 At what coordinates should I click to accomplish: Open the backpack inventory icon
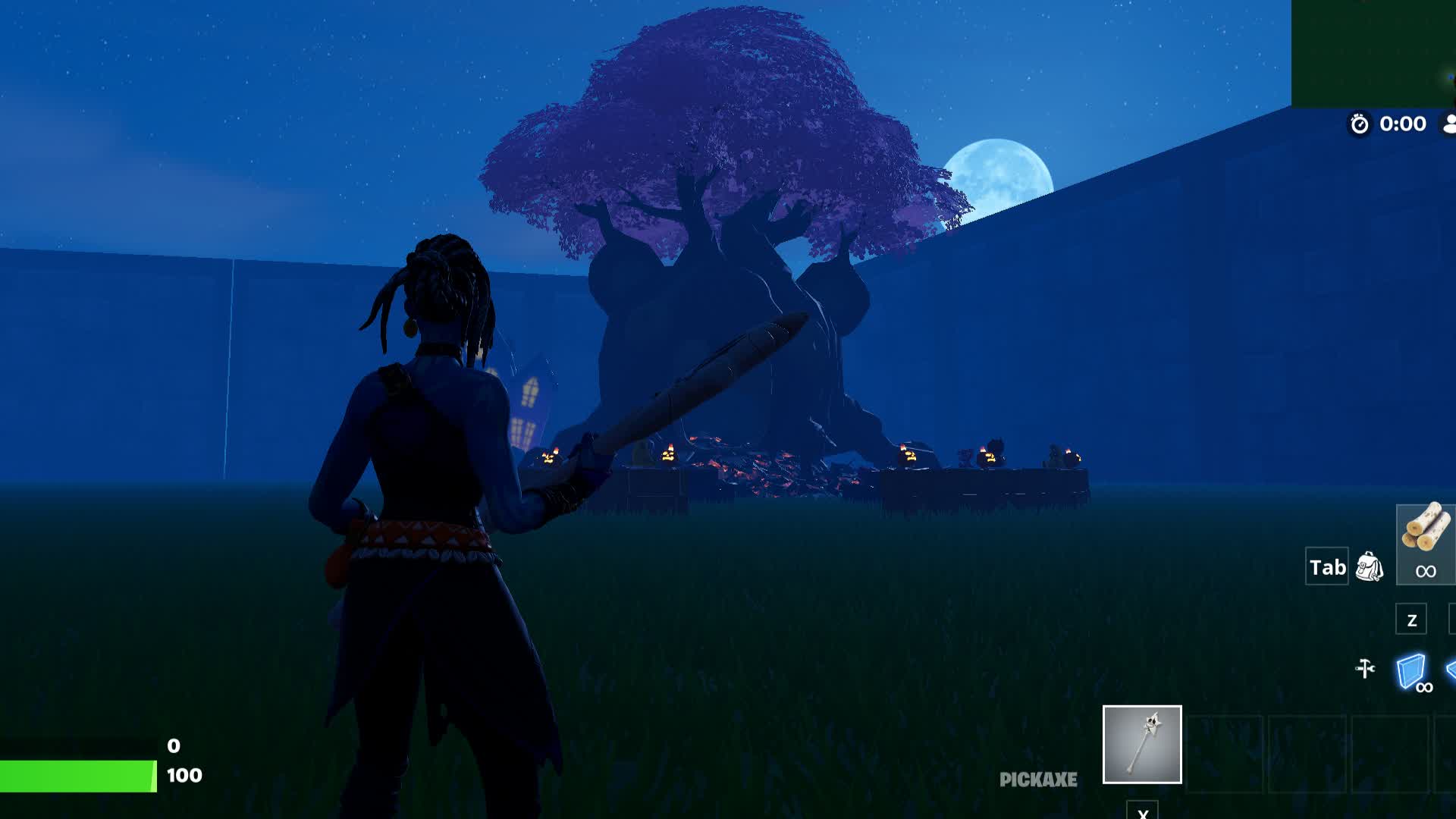1369,566
